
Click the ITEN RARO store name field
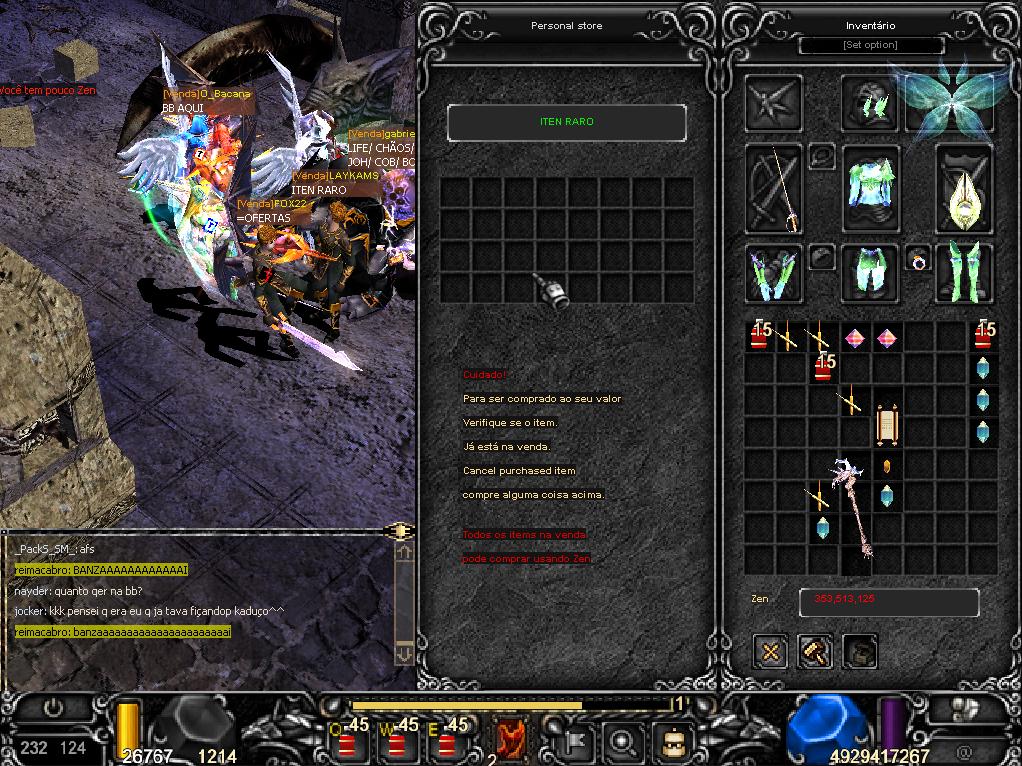pyautogui.click(x=566, y=122)
